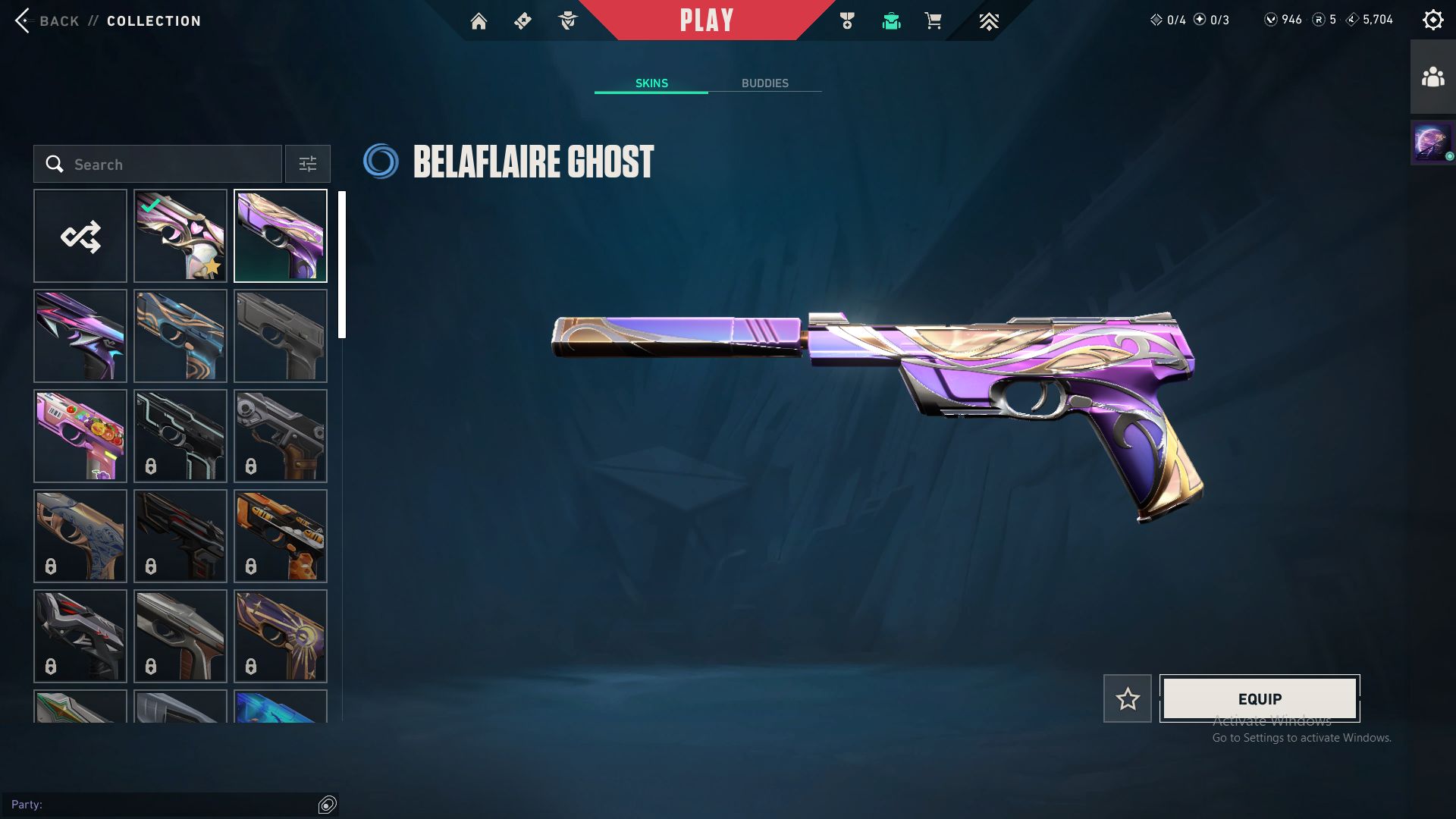Click the party chat input bar

pyautogui.click(x=163, y=805)
